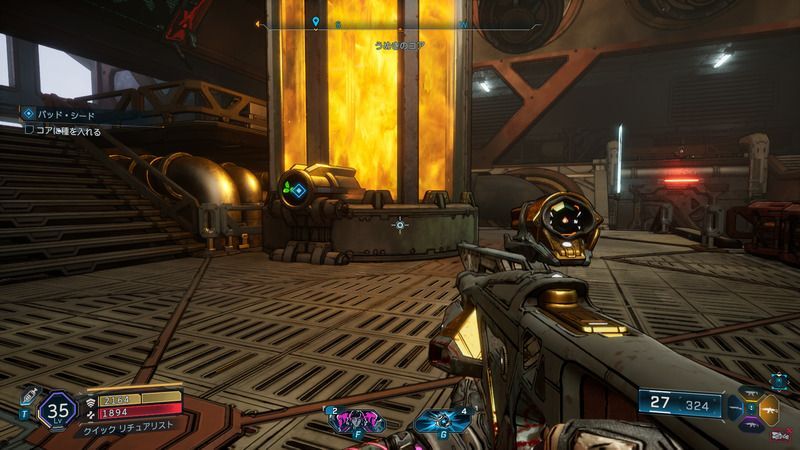Use the repair kit syringe icon
Image resolution: width=800 pixels, height=450 pixels.
[x=28, y=396]
